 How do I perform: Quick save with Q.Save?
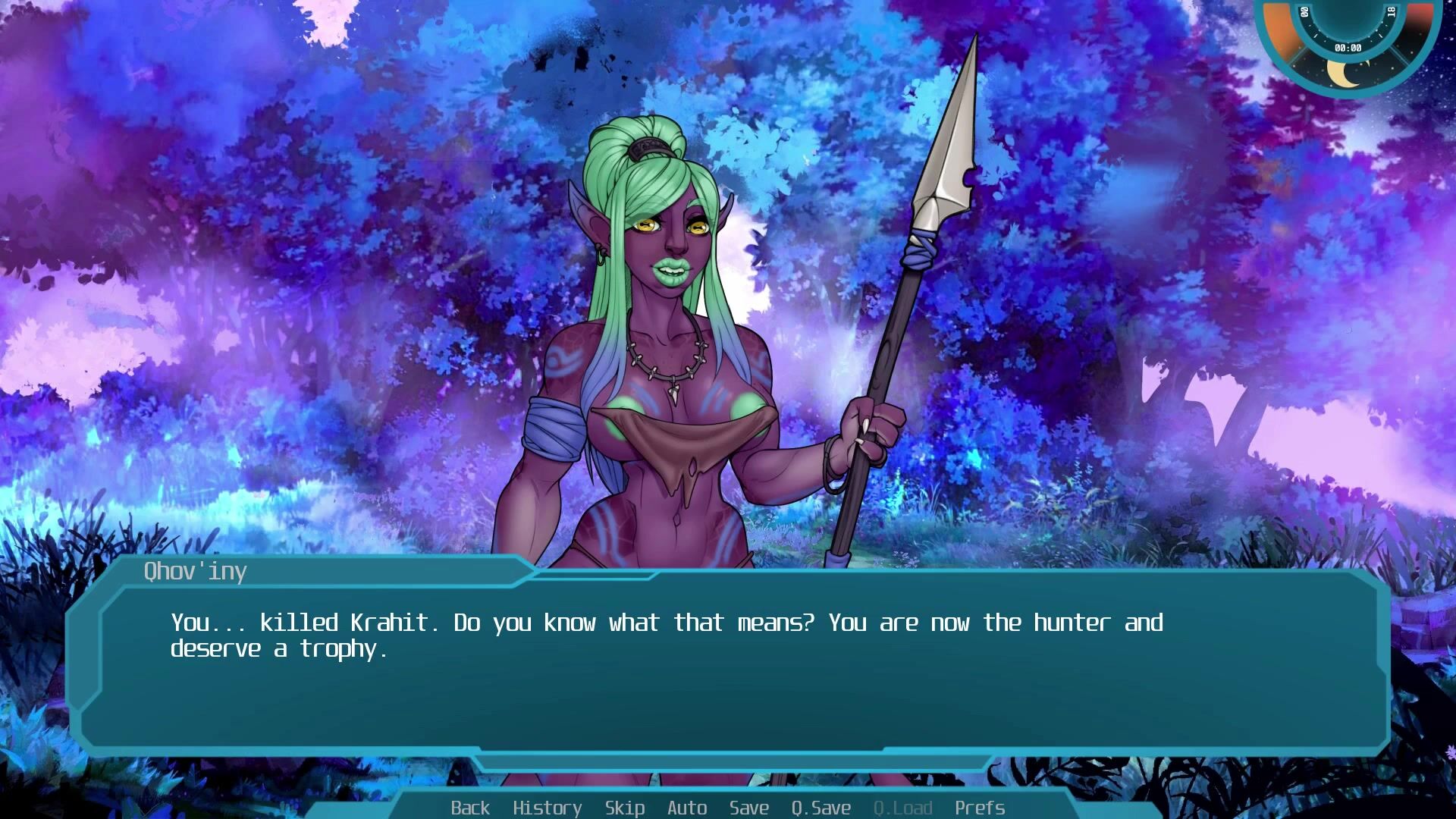pos(821,808)
